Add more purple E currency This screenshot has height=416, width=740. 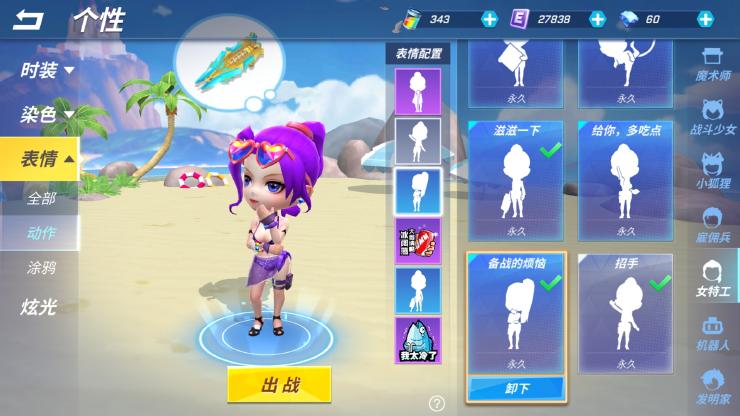coord(597,19)
